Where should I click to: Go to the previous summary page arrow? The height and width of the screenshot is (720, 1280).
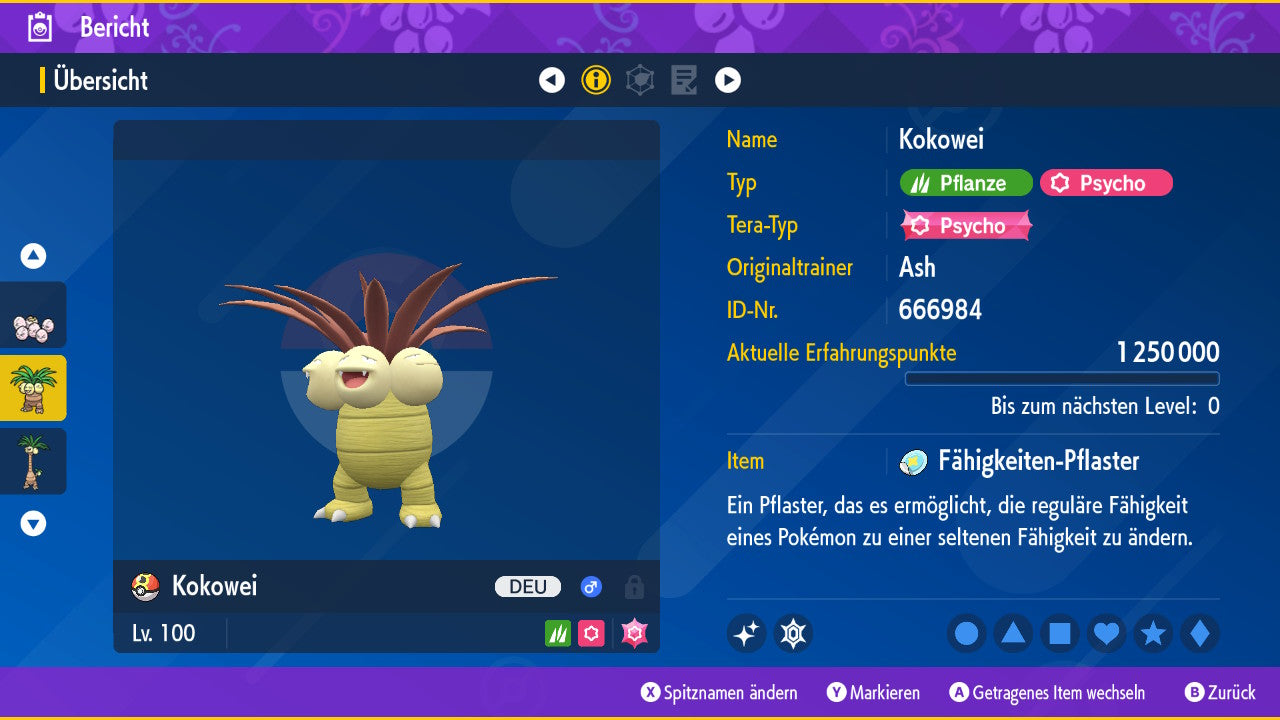coord(552,80)
